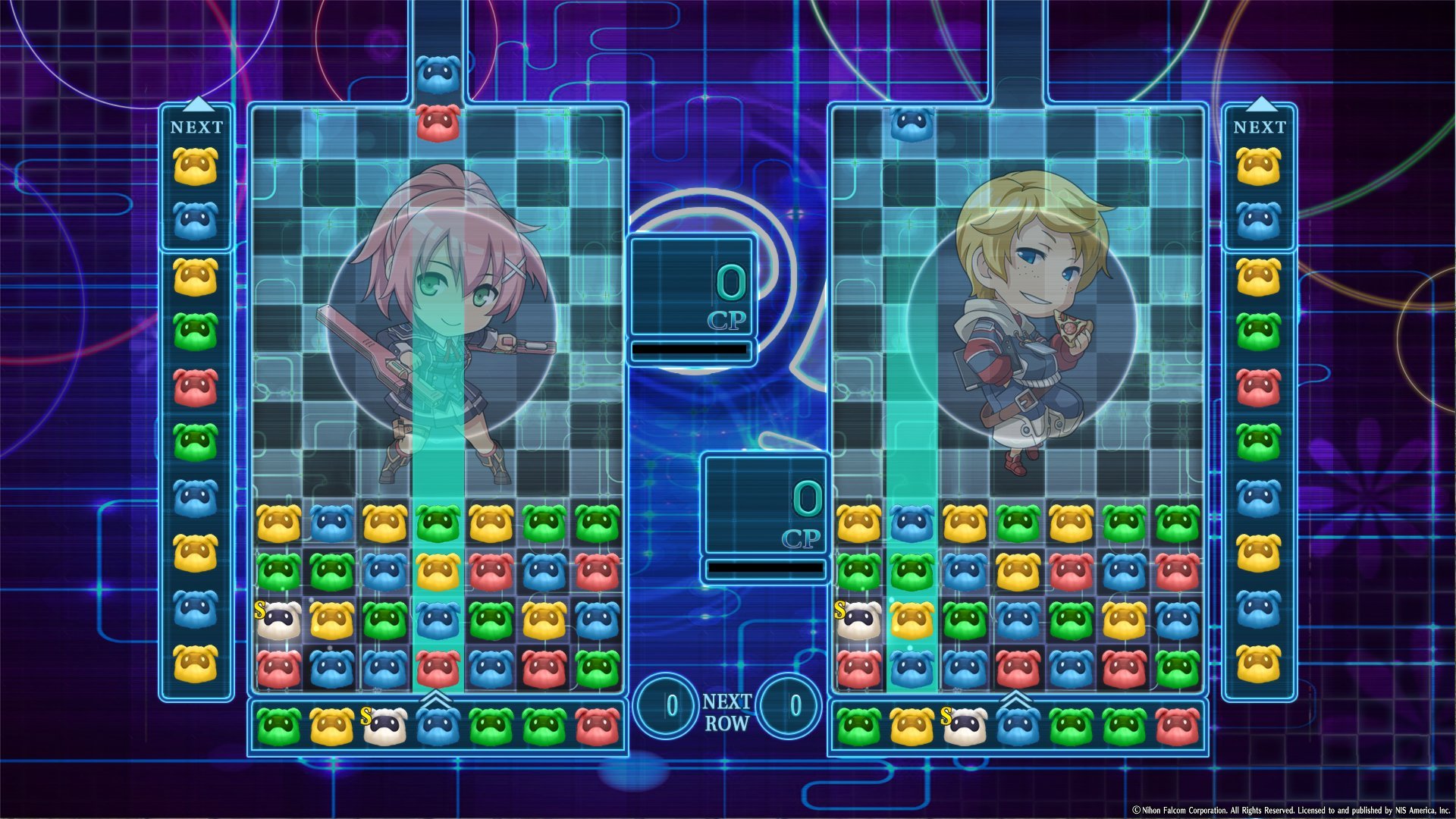Select the right NEXT panel header
This screenshot has width=1456, height=819.
(1260, 127)
